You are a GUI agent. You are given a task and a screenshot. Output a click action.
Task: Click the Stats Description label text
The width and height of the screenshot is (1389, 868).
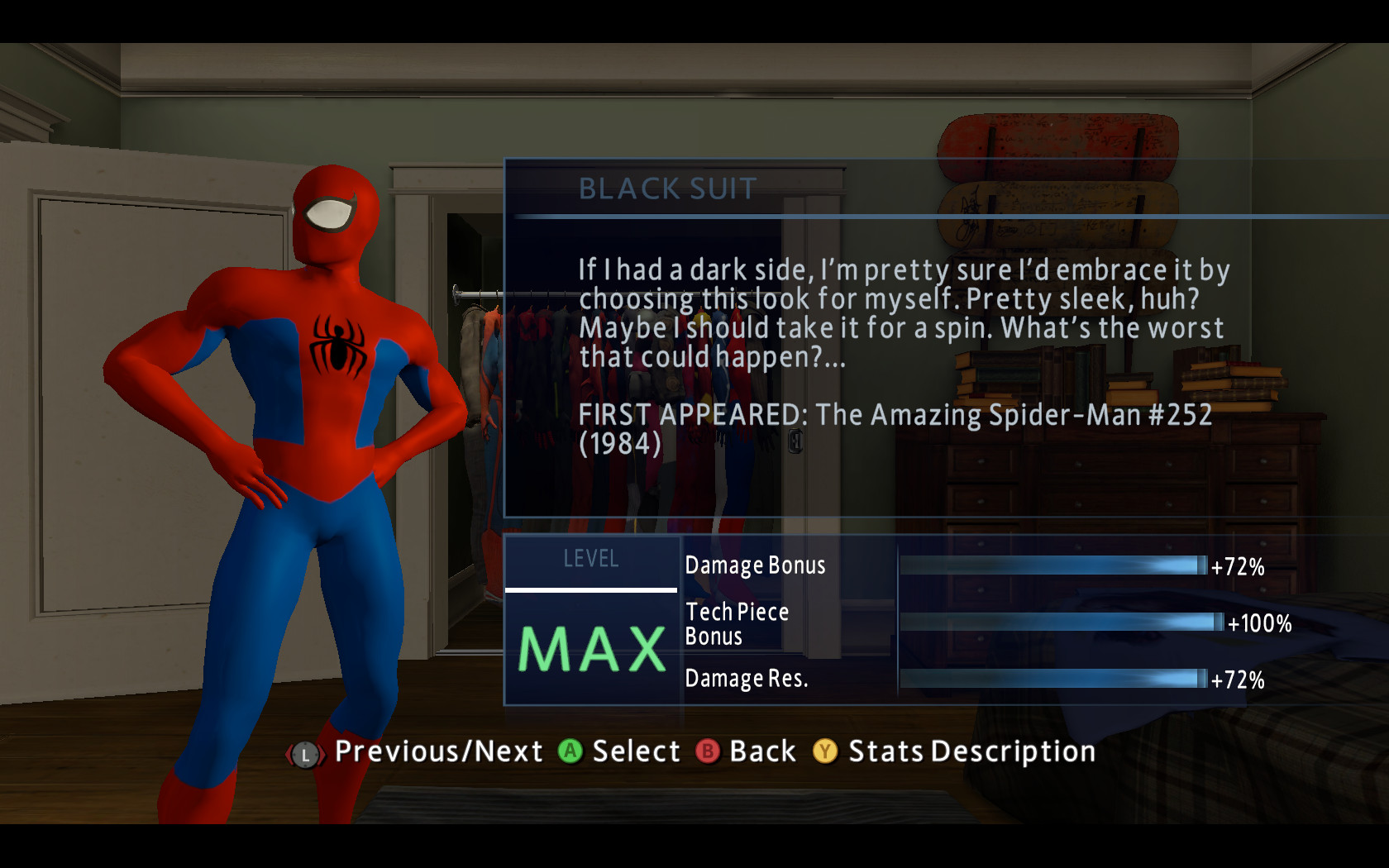click(971, 752)
